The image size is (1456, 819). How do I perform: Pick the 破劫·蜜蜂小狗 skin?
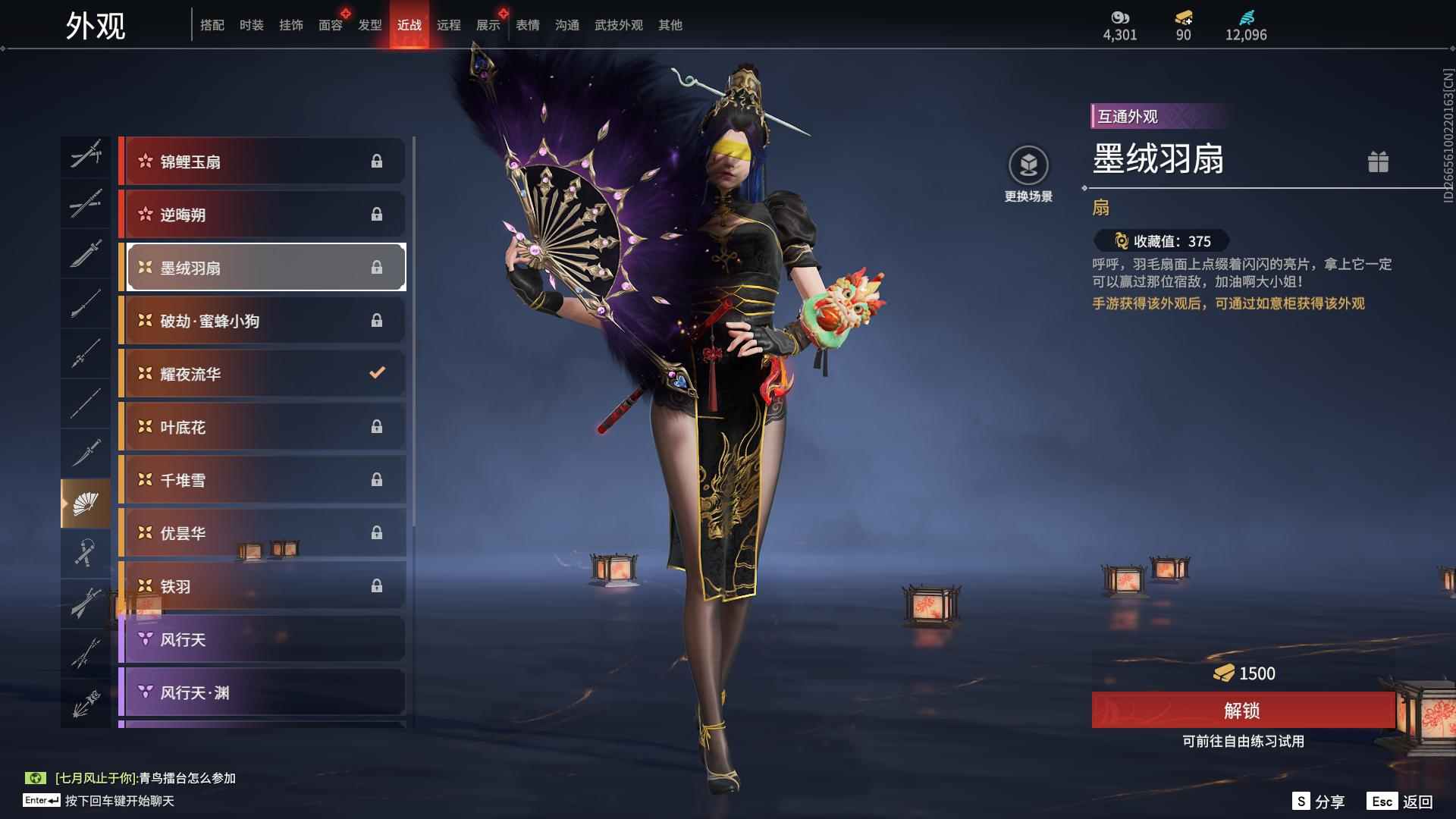262,321
